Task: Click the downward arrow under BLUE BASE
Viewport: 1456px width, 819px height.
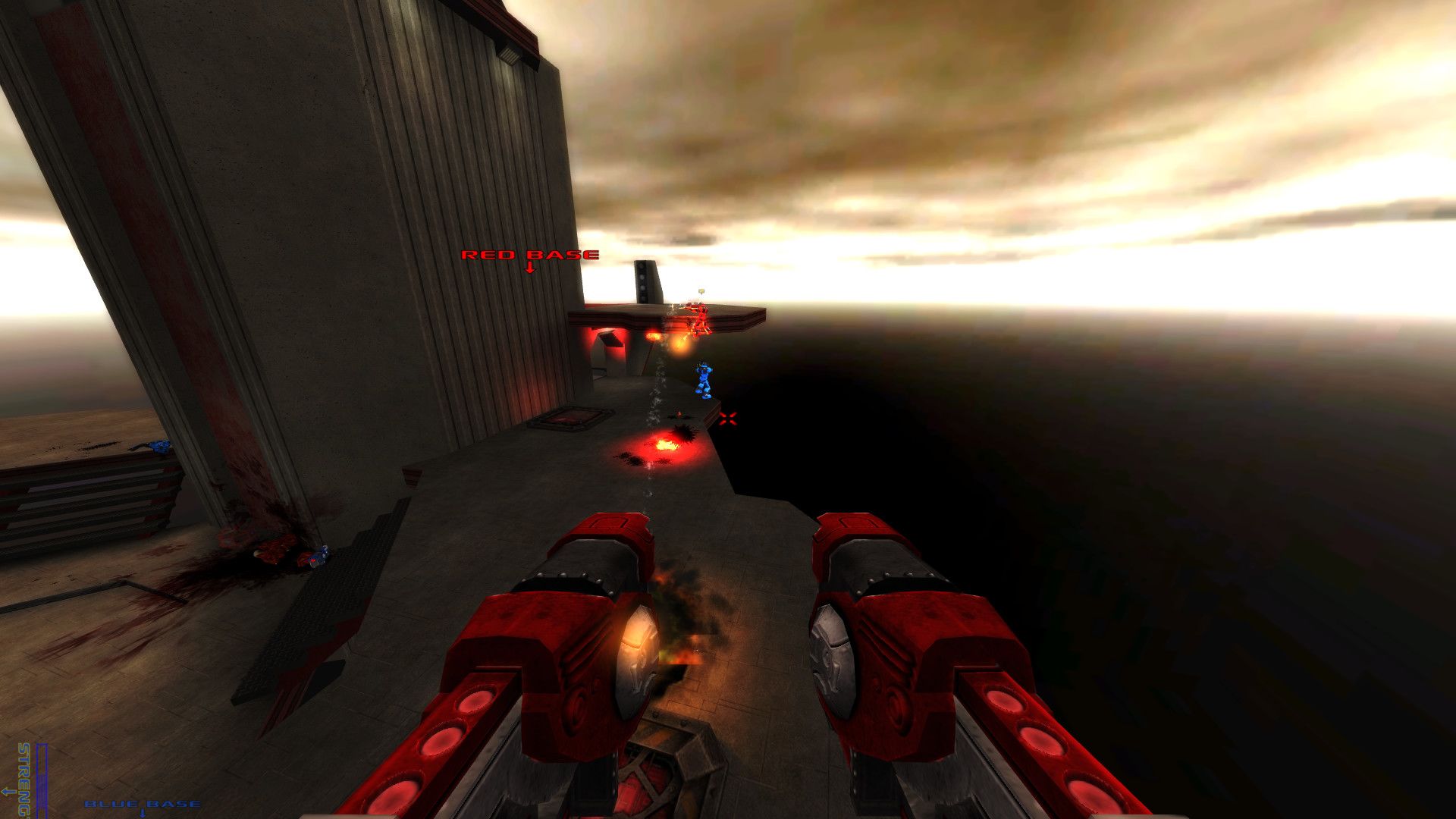Action: (x=143, y=813)
